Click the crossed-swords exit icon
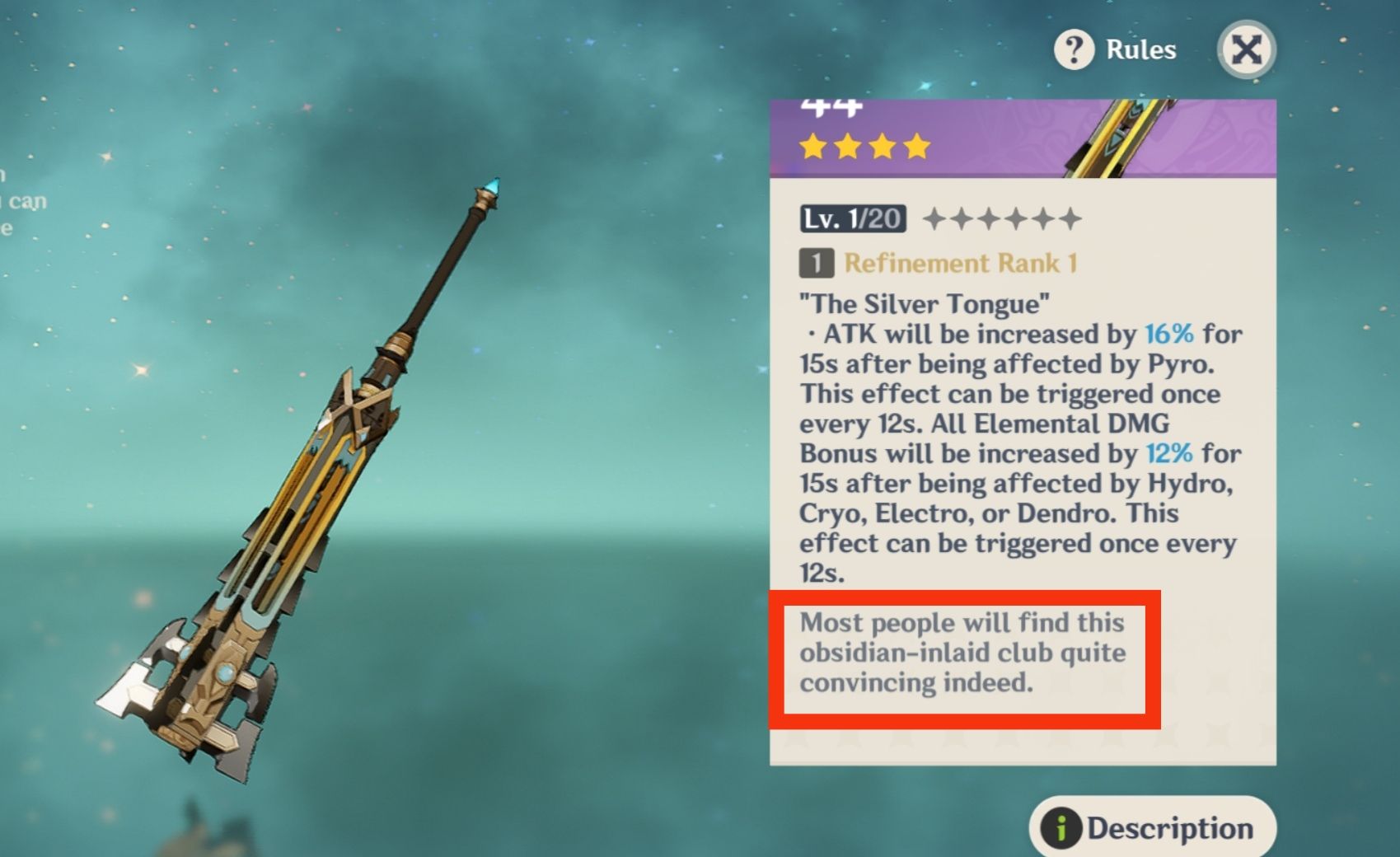 point(1246,49)
